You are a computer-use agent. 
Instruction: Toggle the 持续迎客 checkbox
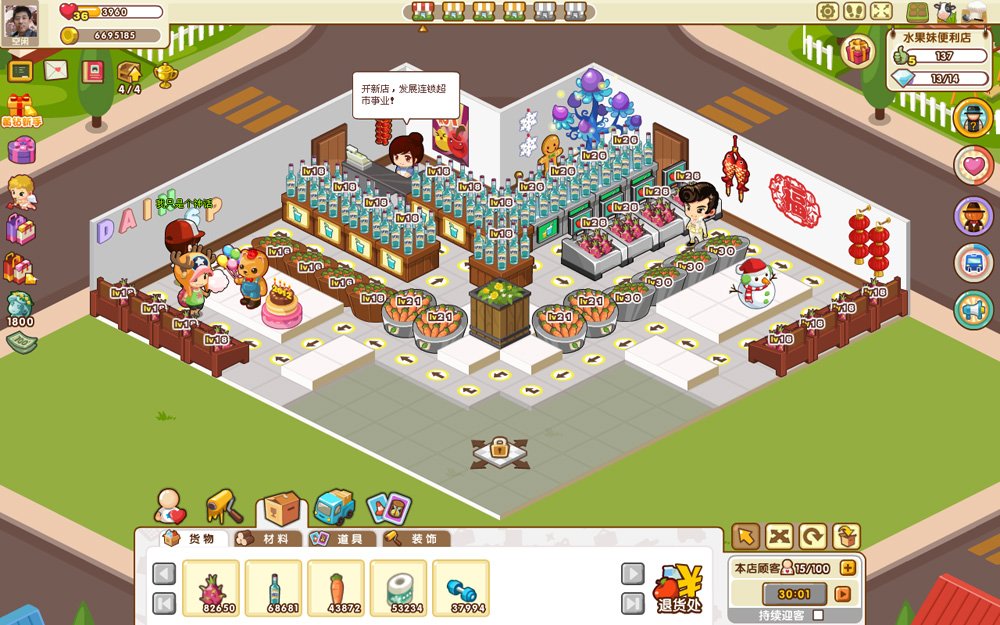[x=819, y=615]
